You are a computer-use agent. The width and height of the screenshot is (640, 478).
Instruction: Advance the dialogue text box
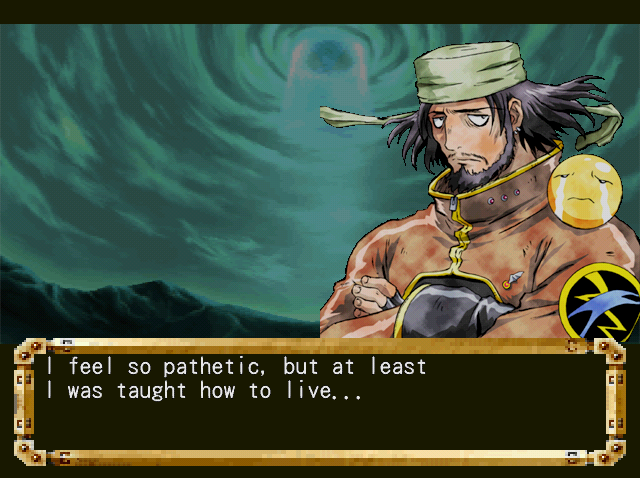point(320,400)
